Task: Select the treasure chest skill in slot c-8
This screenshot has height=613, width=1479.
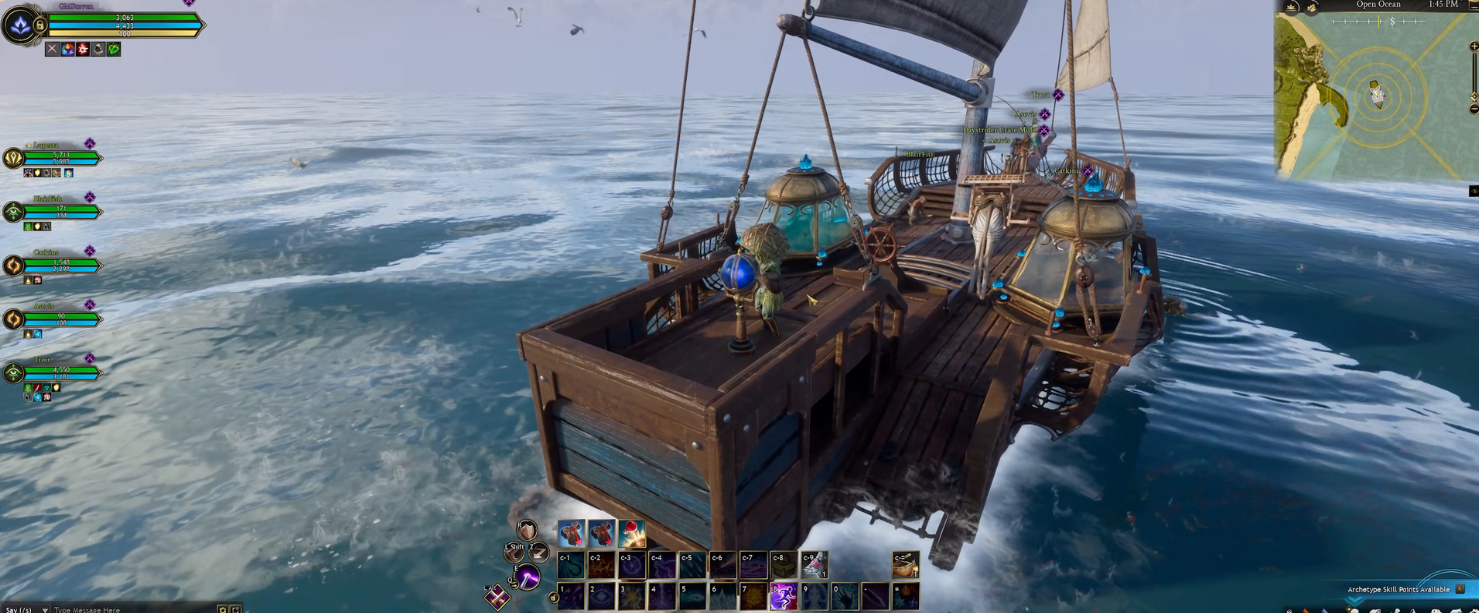Action: (784, 565)
